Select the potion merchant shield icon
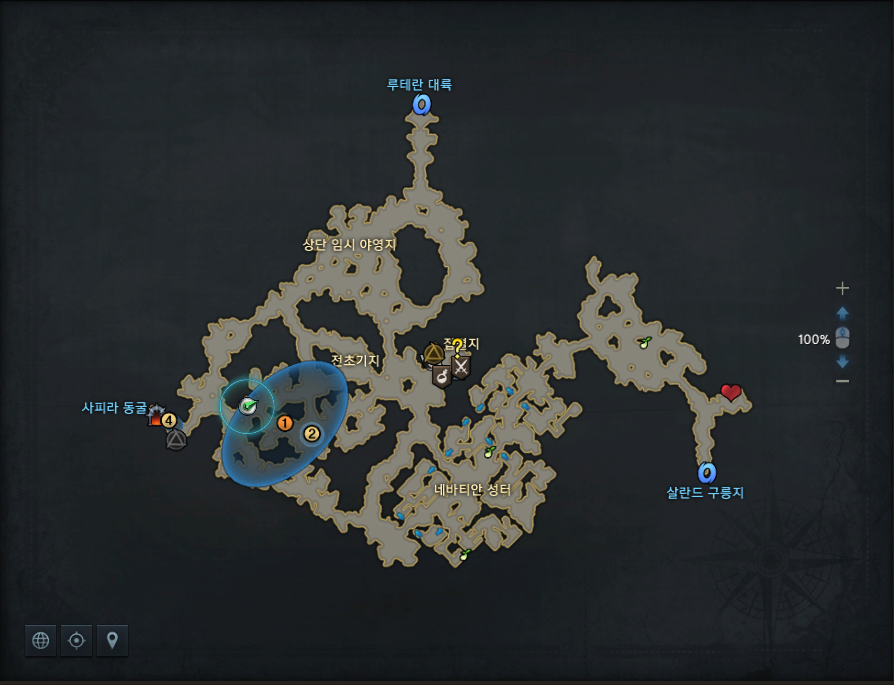Screen dimensions: 894x685 [x=441, y=376]
